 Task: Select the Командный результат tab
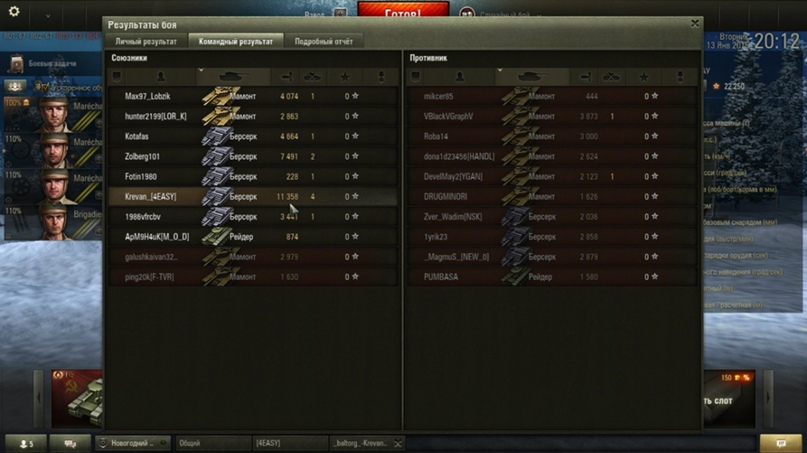[x=235, y=42]
